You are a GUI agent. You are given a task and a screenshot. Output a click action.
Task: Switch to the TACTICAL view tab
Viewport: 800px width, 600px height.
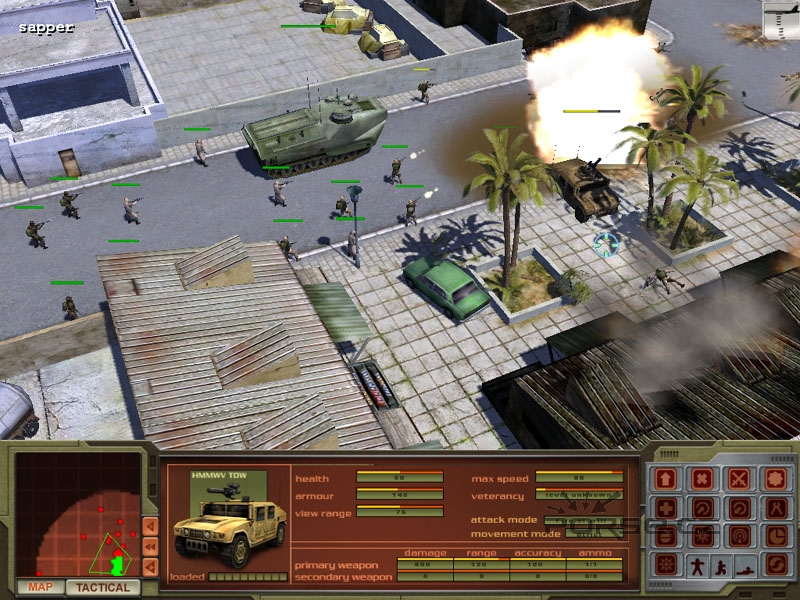(x=103, y=587)
